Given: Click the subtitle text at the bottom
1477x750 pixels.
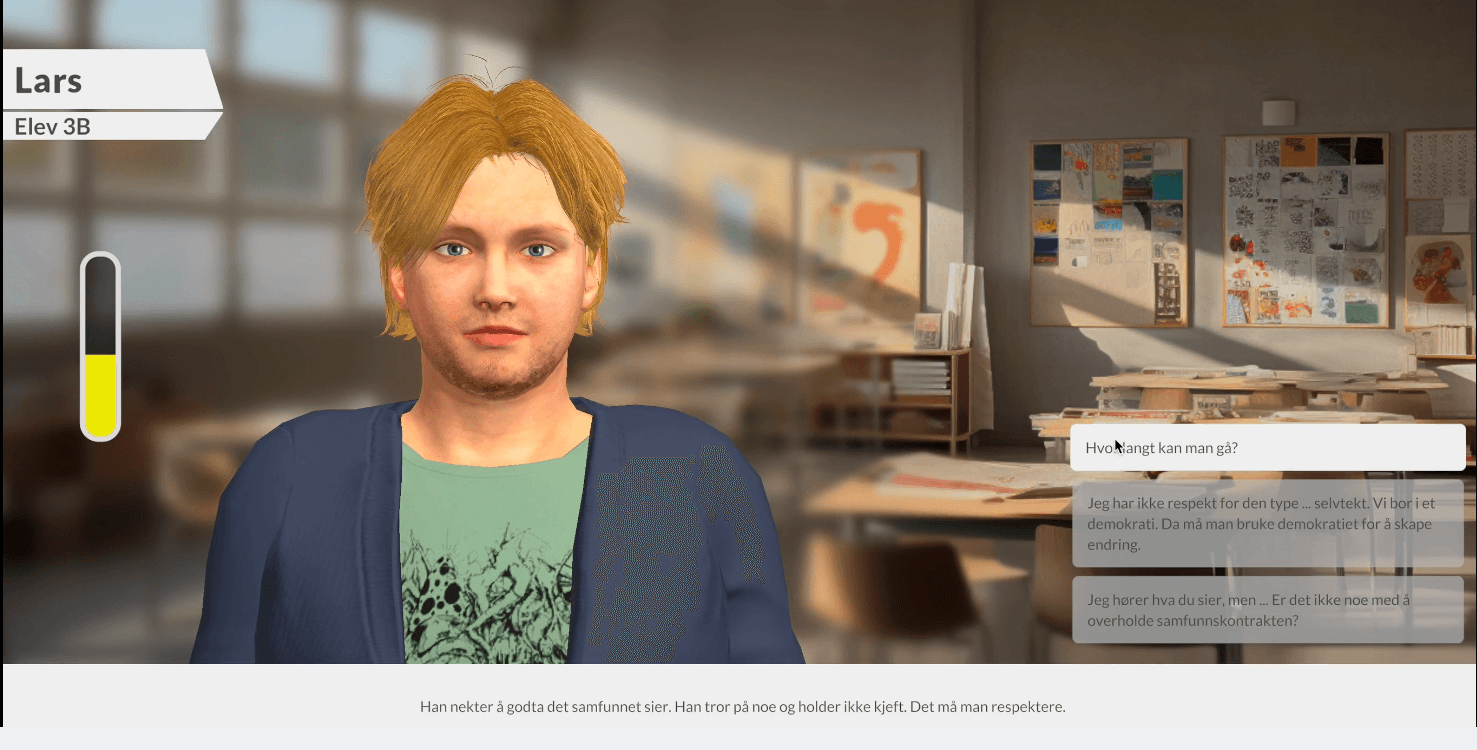Looking at the screenshot, I should coord(742,707).
